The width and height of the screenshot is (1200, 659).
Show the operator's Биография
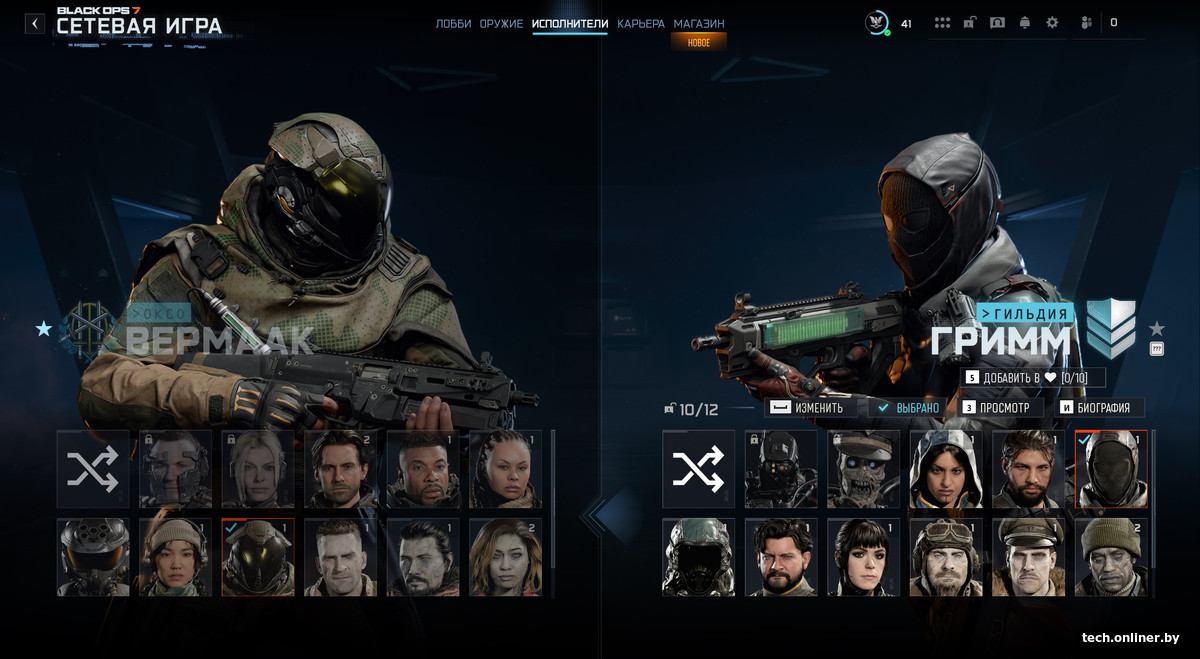click(x=1099, y=408)
